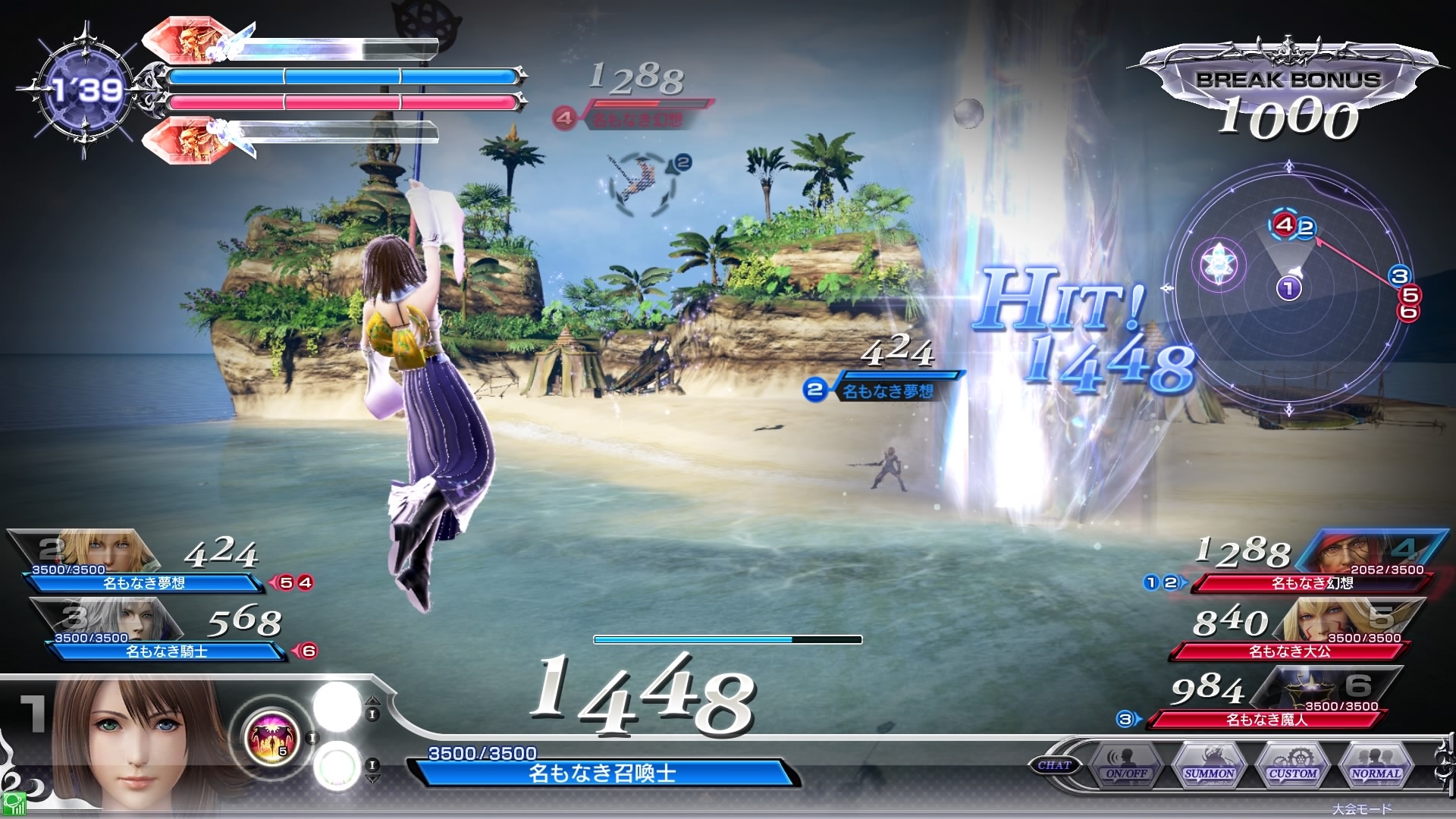Click Yuna's player portrait

[x=140, y=747]
